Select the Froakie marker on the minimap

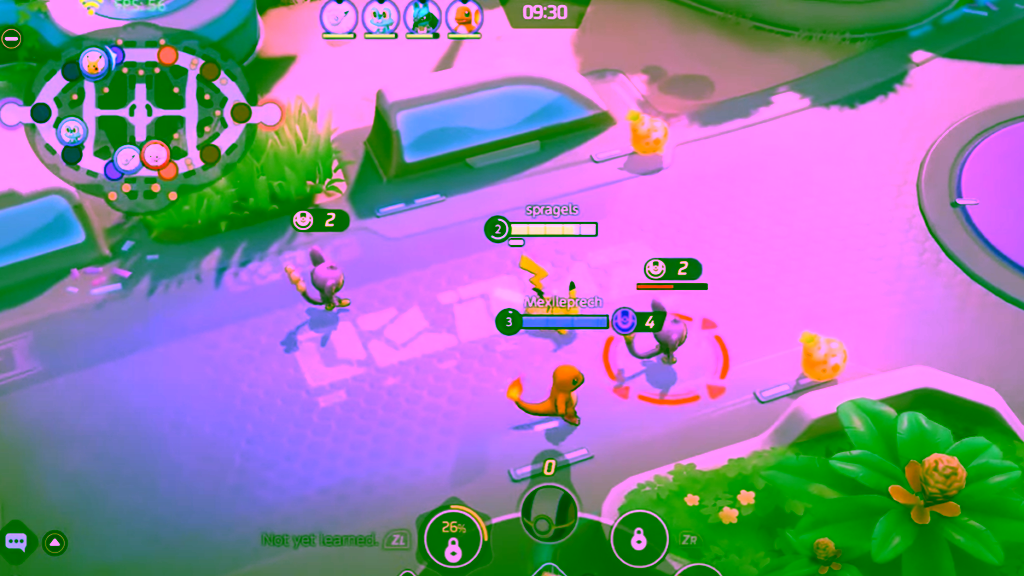(x=72, y=130)
